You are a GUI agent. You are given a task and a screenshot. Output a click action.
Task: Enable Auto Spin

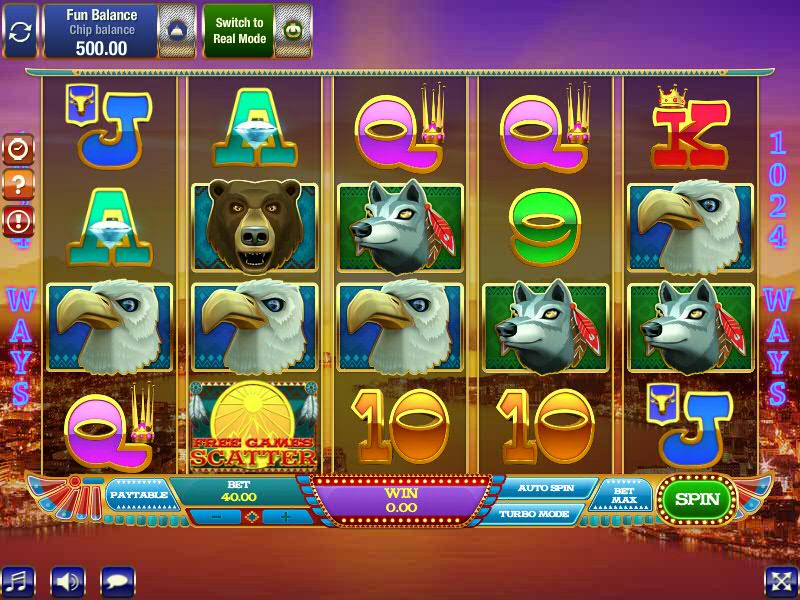546,488
